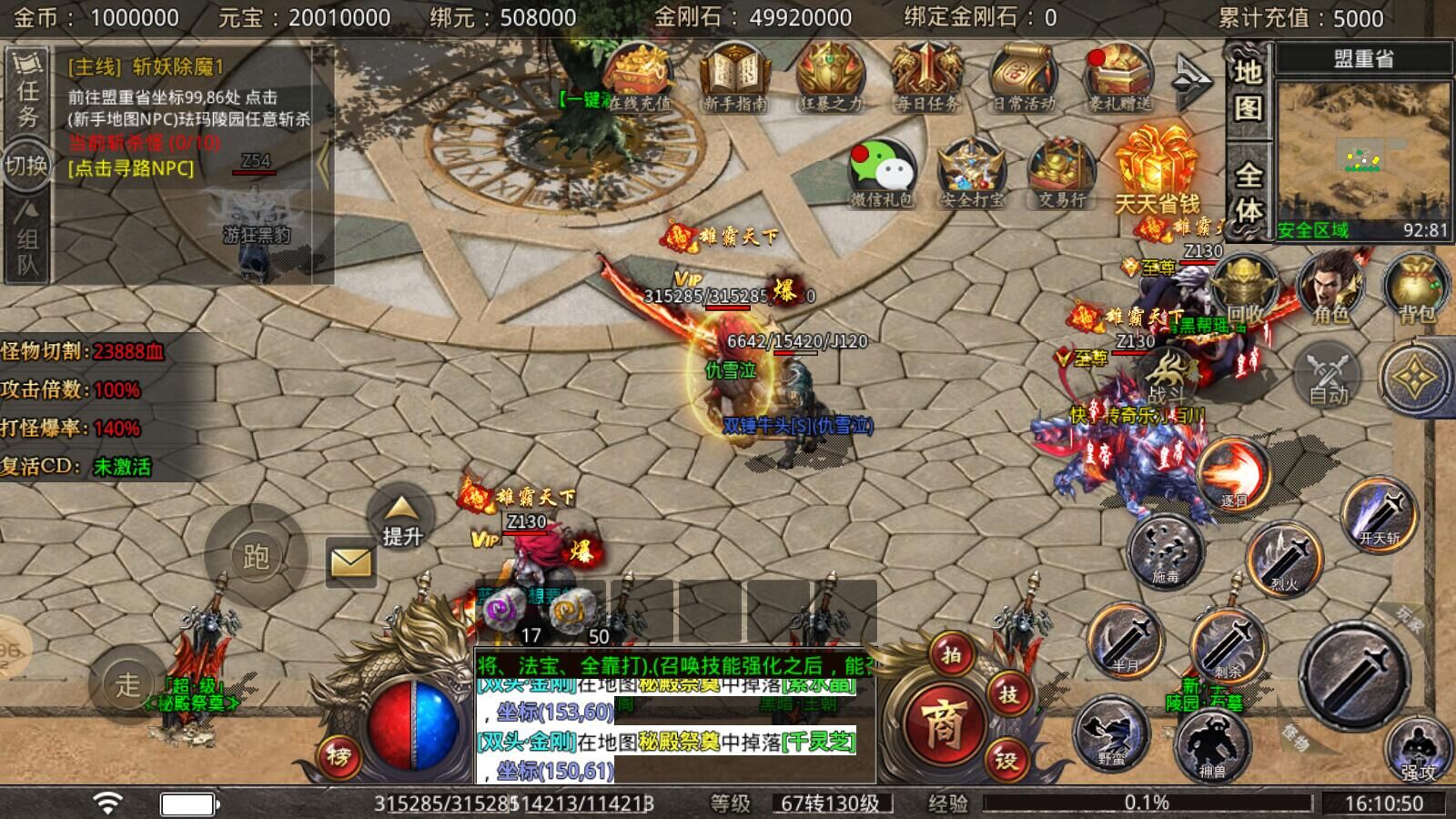Open the 交易行 trading house
1456x819 pixels.
(x=1061, y=173)
